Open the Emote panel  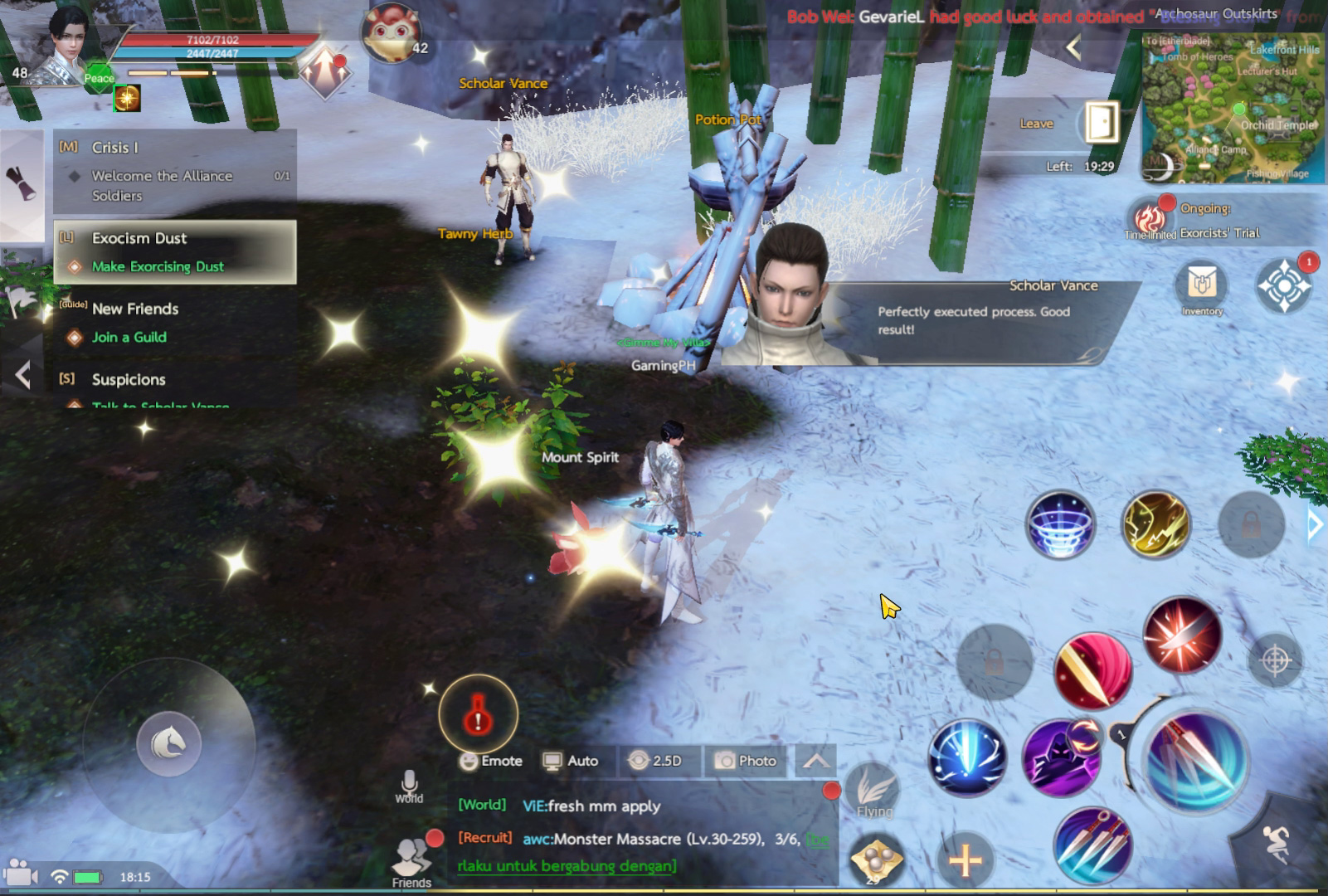[x=491, y=760]
